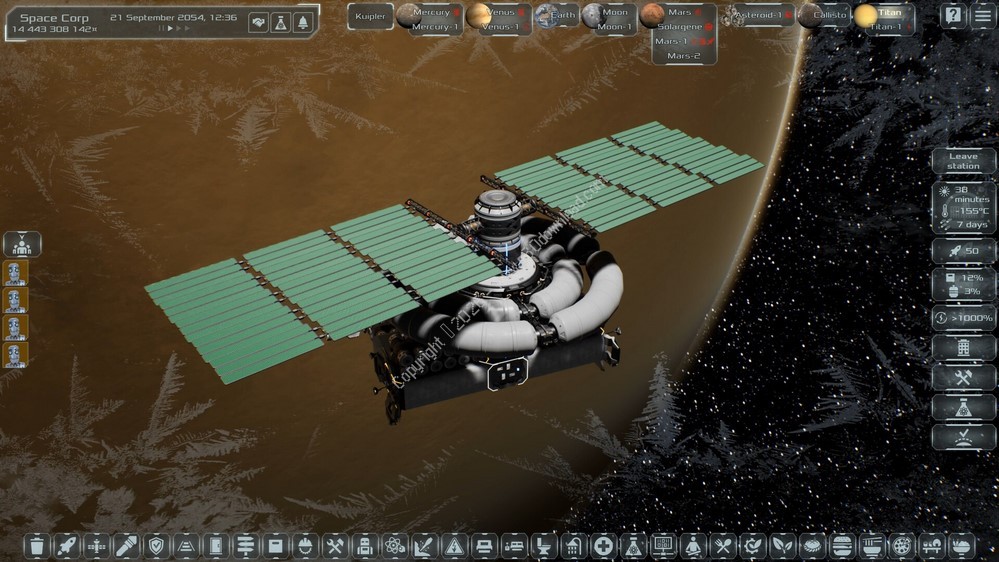Select the Venus-1 station
999x562 pixels.
tap(499, 27)
